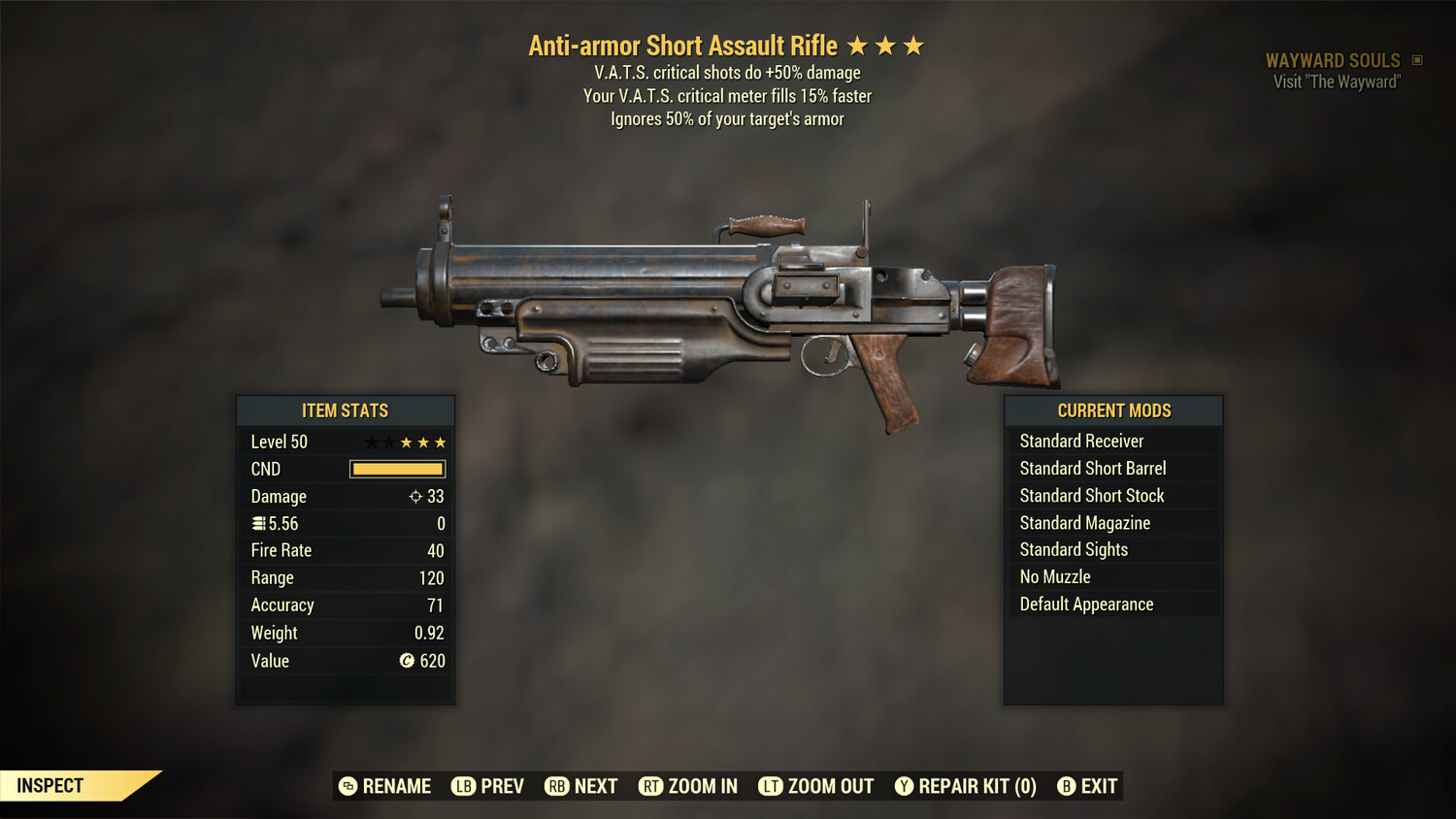
Task: Click the LT Zoom Out button prompt icon
Action: click(x=771, y=786)
